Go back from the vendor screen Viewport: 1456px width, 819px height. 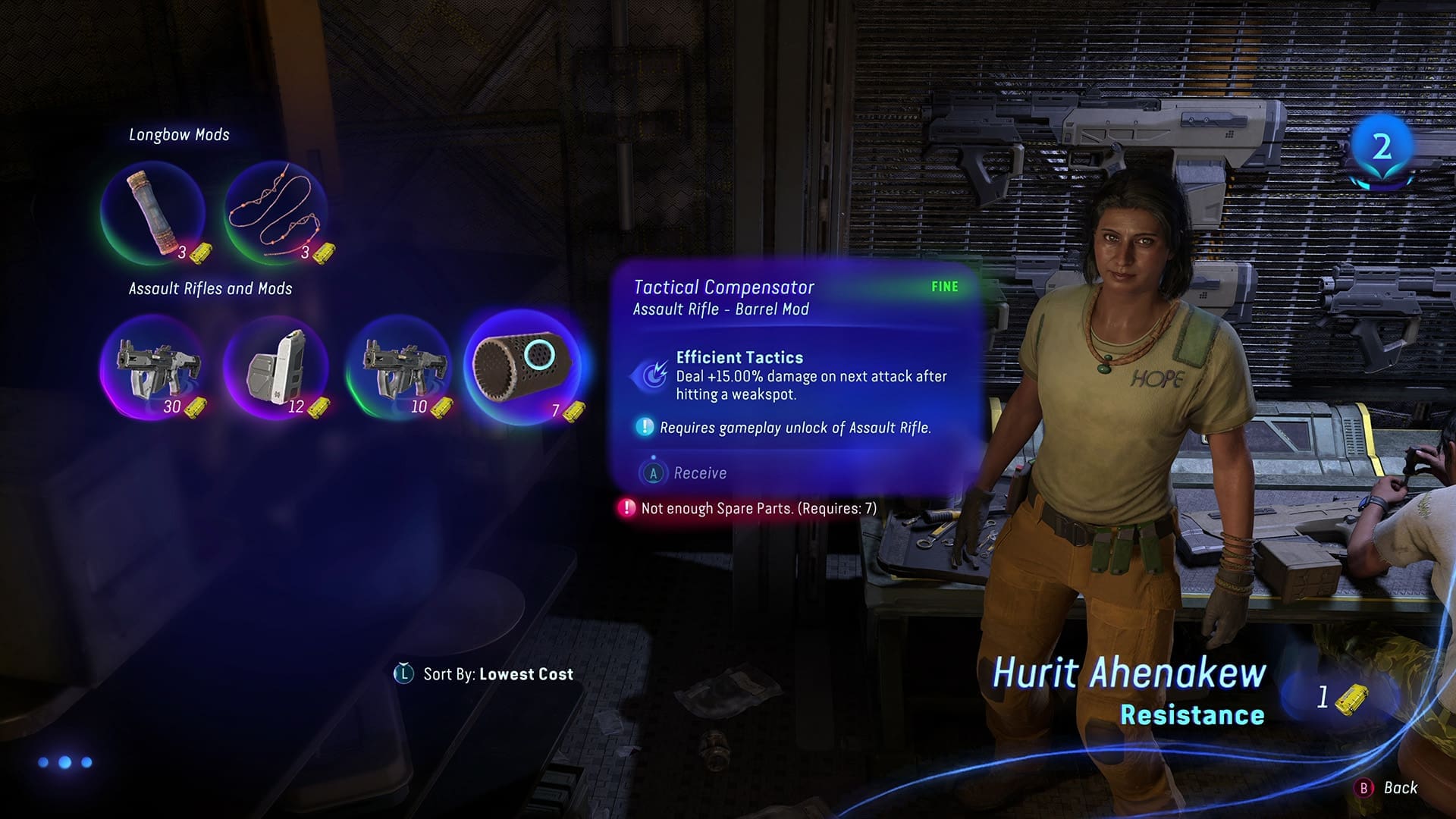tap(1386, 788)
